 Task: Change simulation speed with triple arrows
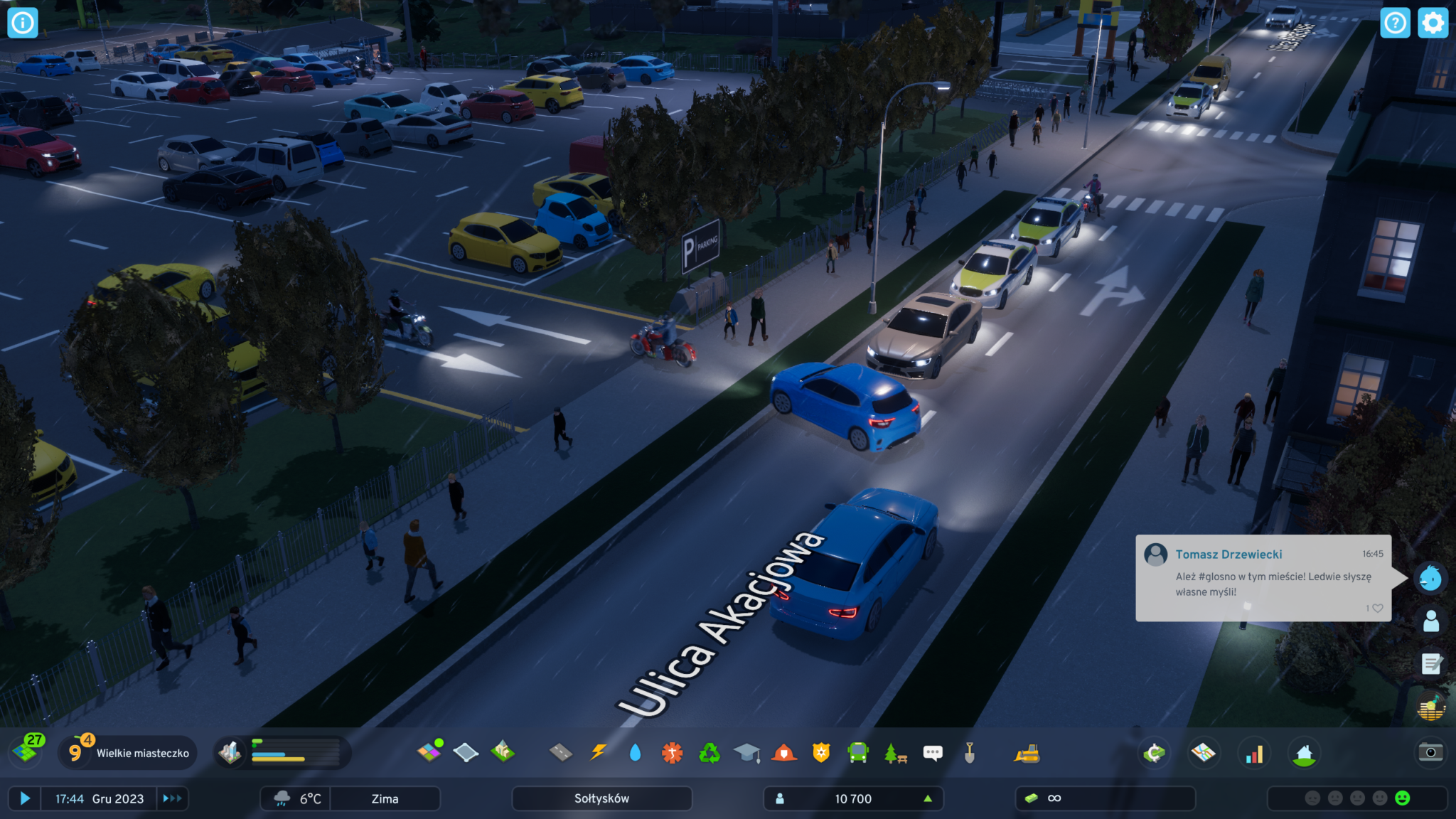172,798
